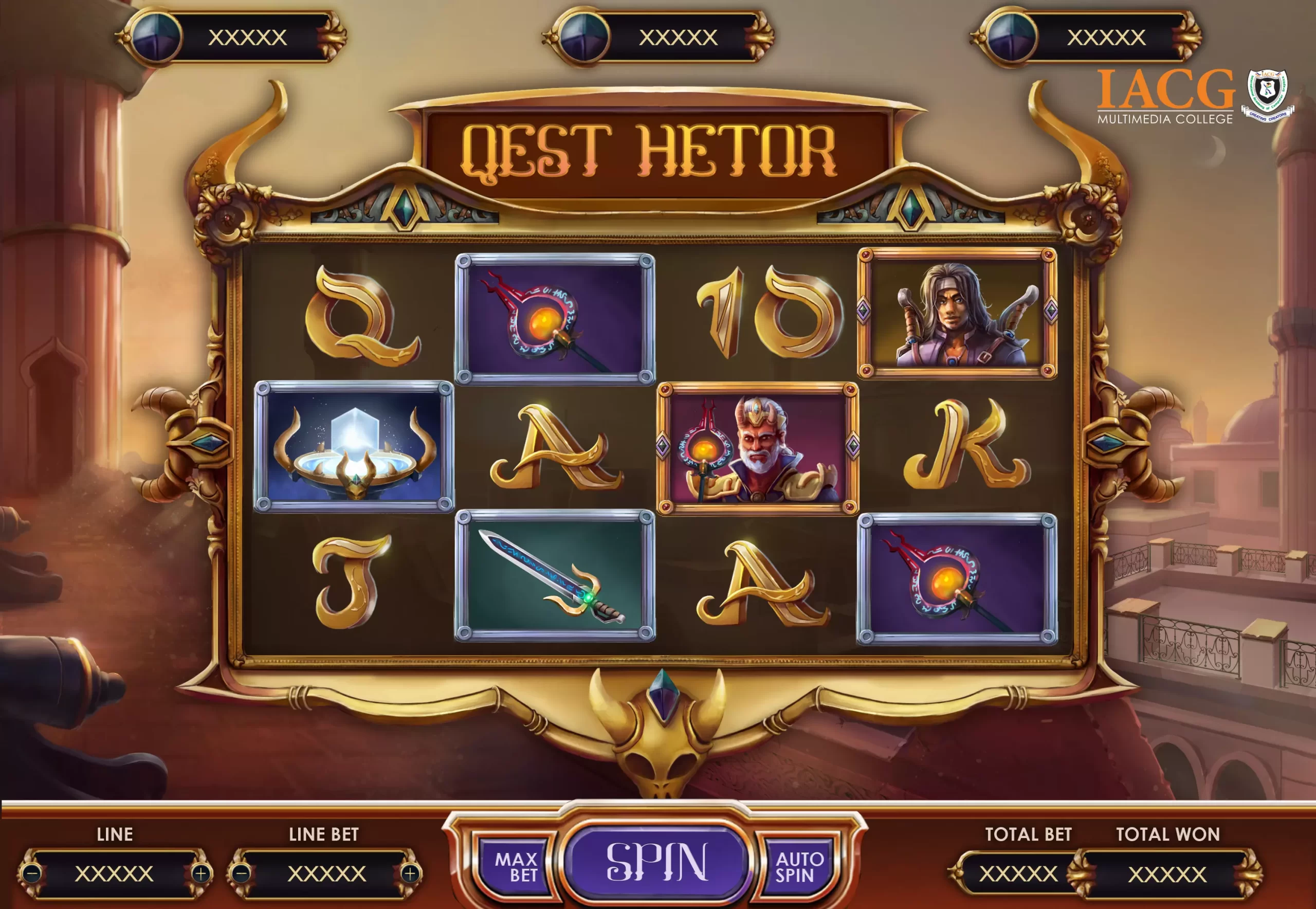Spin the slot reels
Screen dimensions: 1316x909
pos(657,862)
